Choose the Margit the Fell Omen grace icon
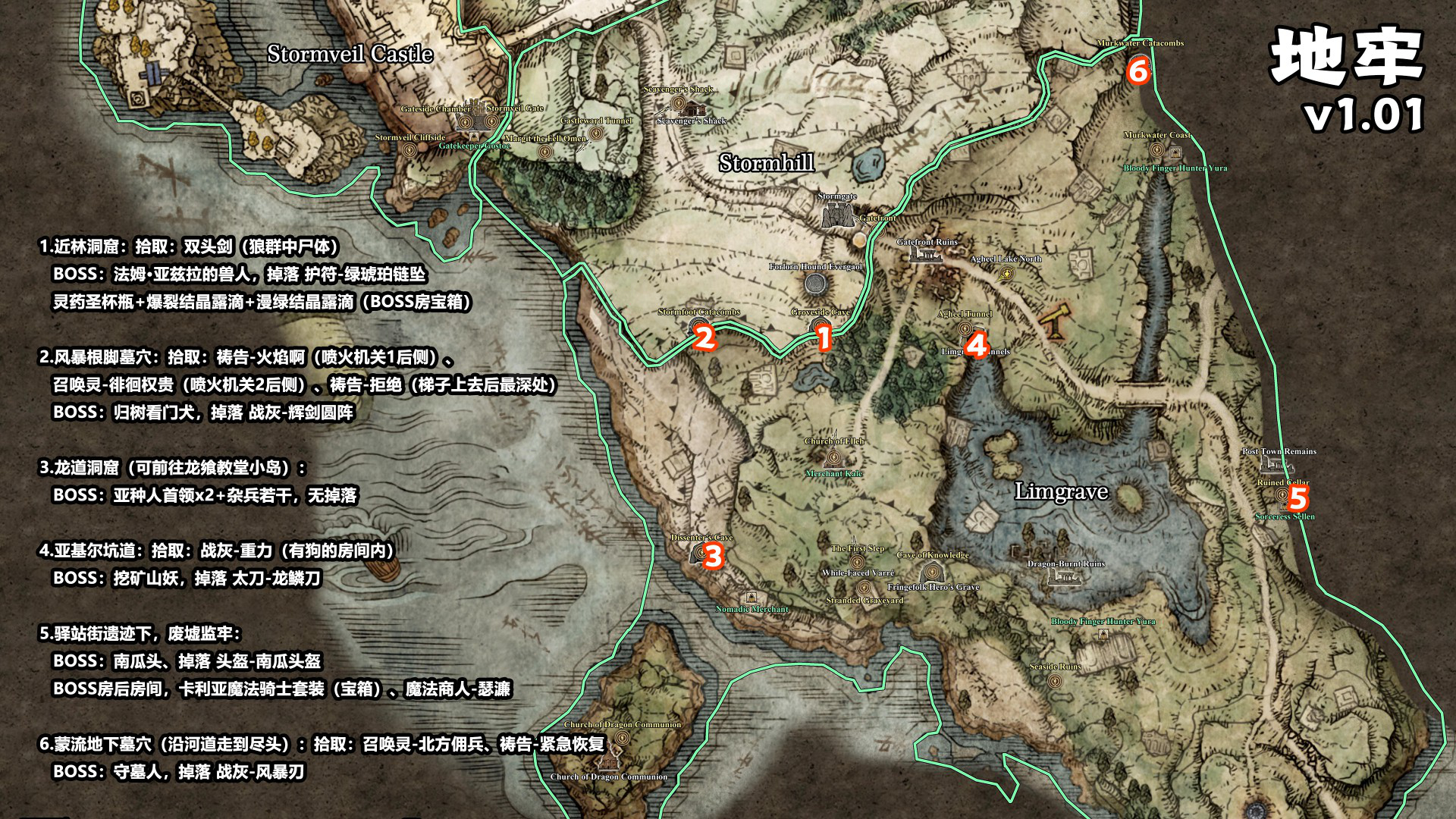The image size is (1456, 819). click(544, 152)
